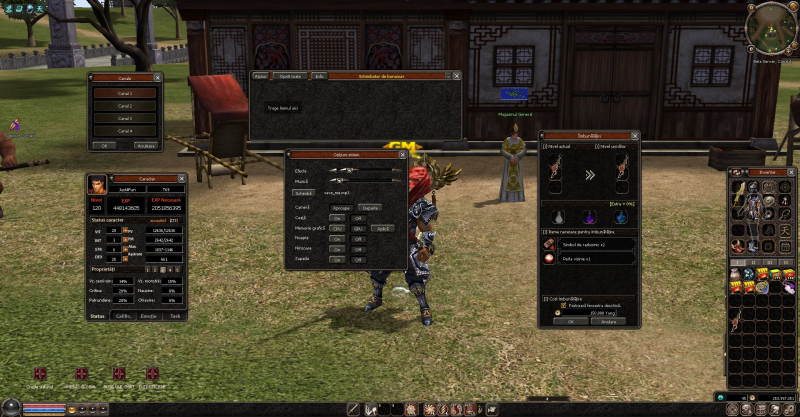Close the bonus changer window
Screen dimensions: 800x417
tap(457, 75)
